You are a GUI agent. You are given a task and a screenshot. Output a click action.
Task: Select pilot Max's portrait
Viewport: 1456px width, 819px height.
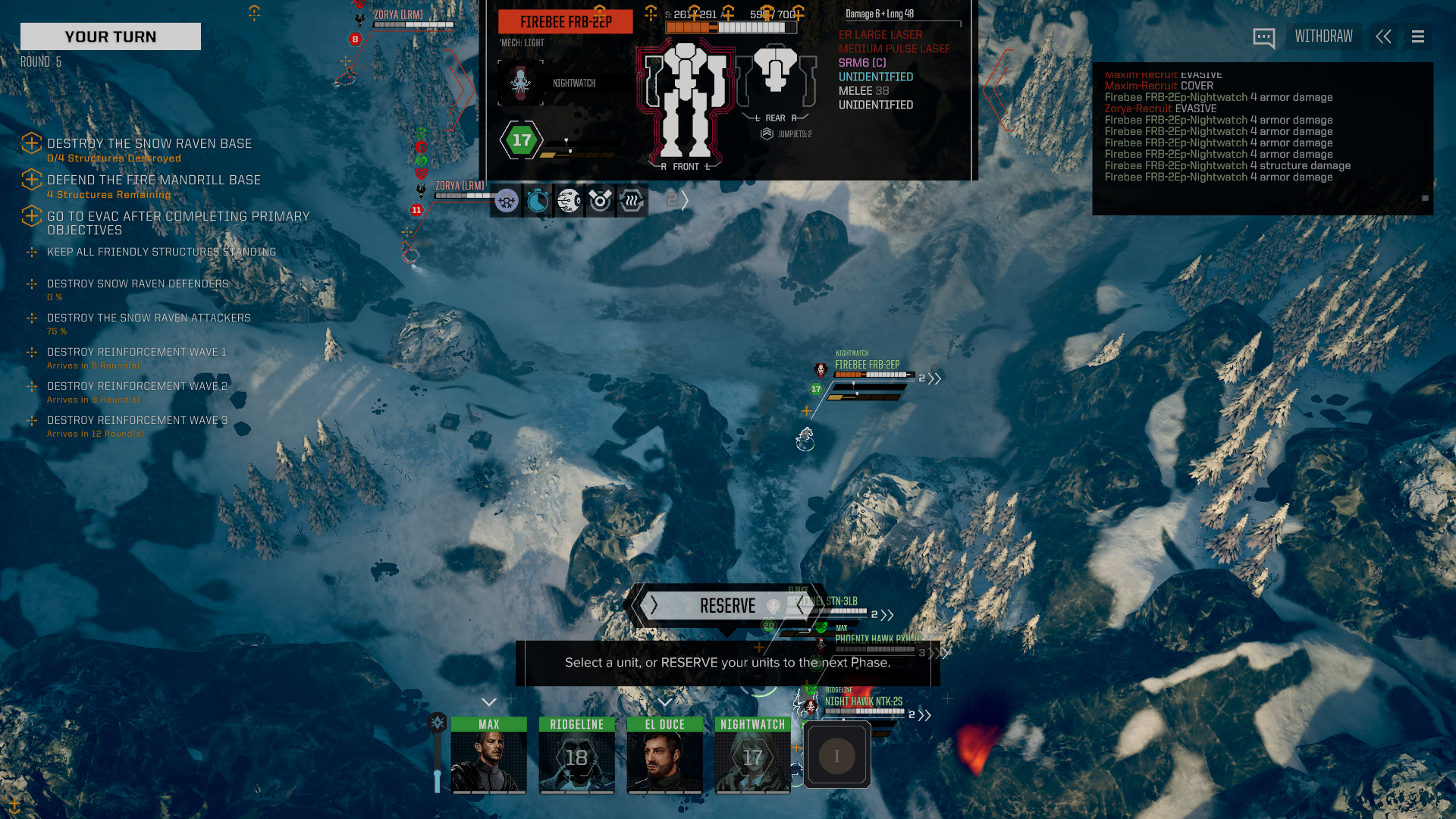[x=488, y=755]
